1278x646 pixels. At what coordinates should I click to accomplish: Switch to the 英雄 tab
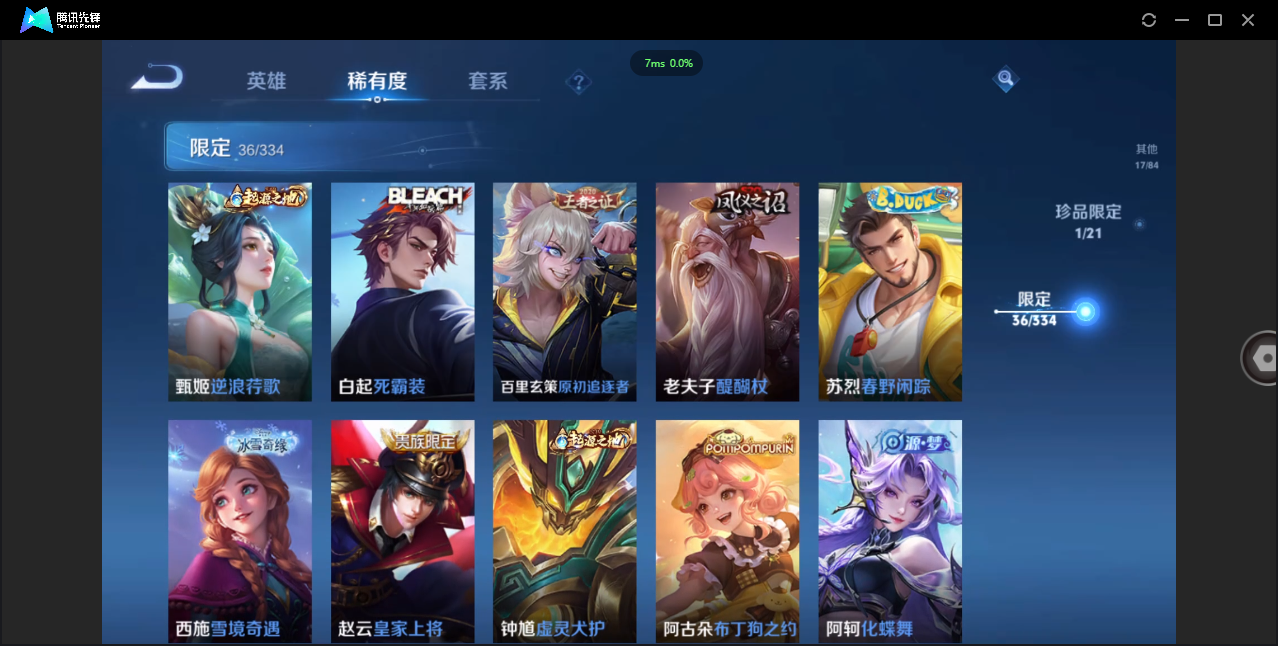pos(266,81)
